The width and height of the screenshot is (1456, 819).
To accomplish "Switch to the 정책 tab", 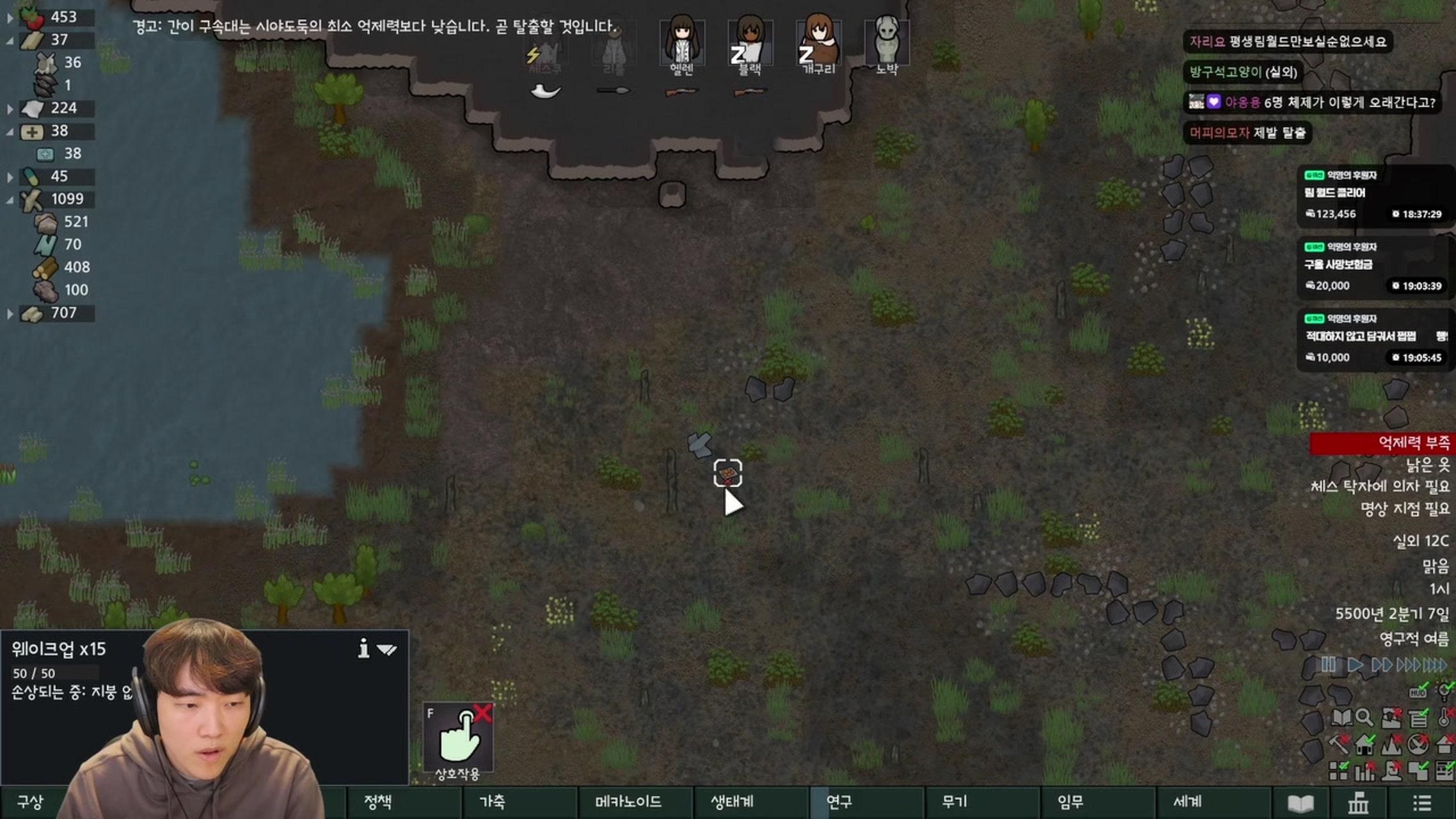I will (377, 802).
